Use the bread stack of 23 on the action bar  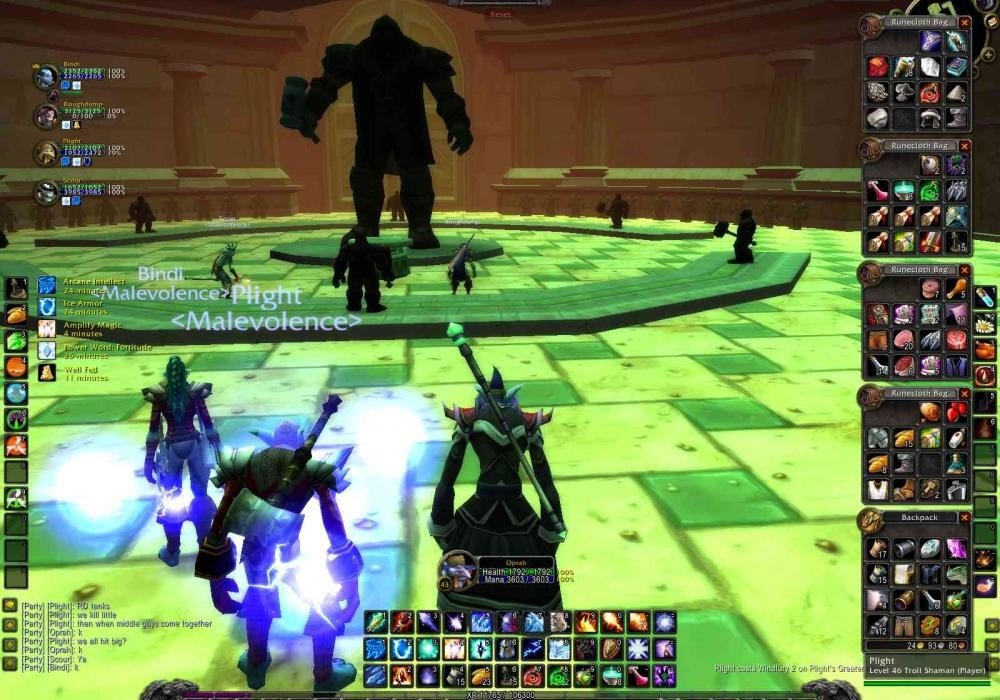[x=480, y=675]
